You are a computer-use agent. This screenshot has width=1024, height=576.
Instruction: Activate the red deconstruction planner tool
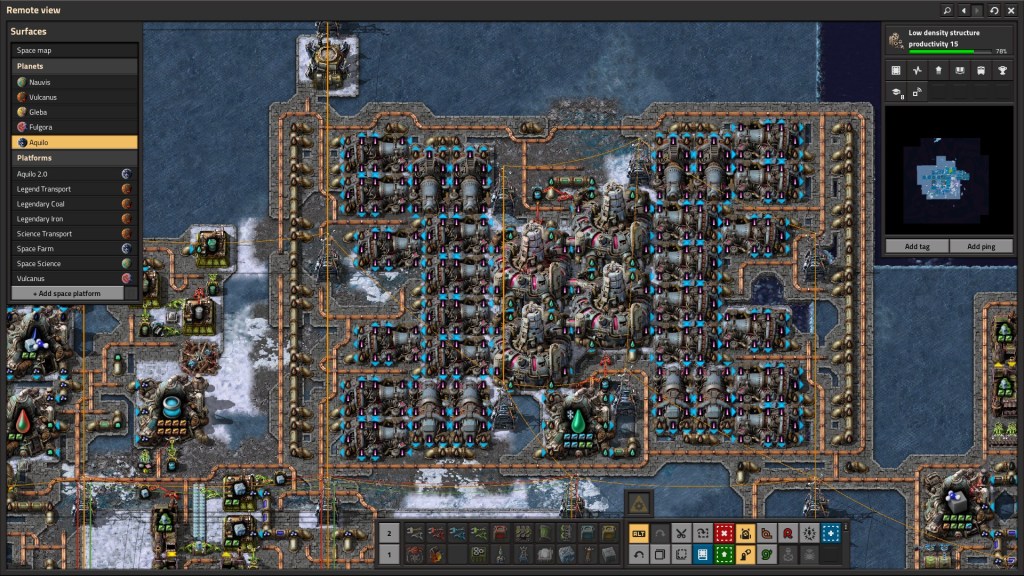click(x=724, y=533)
